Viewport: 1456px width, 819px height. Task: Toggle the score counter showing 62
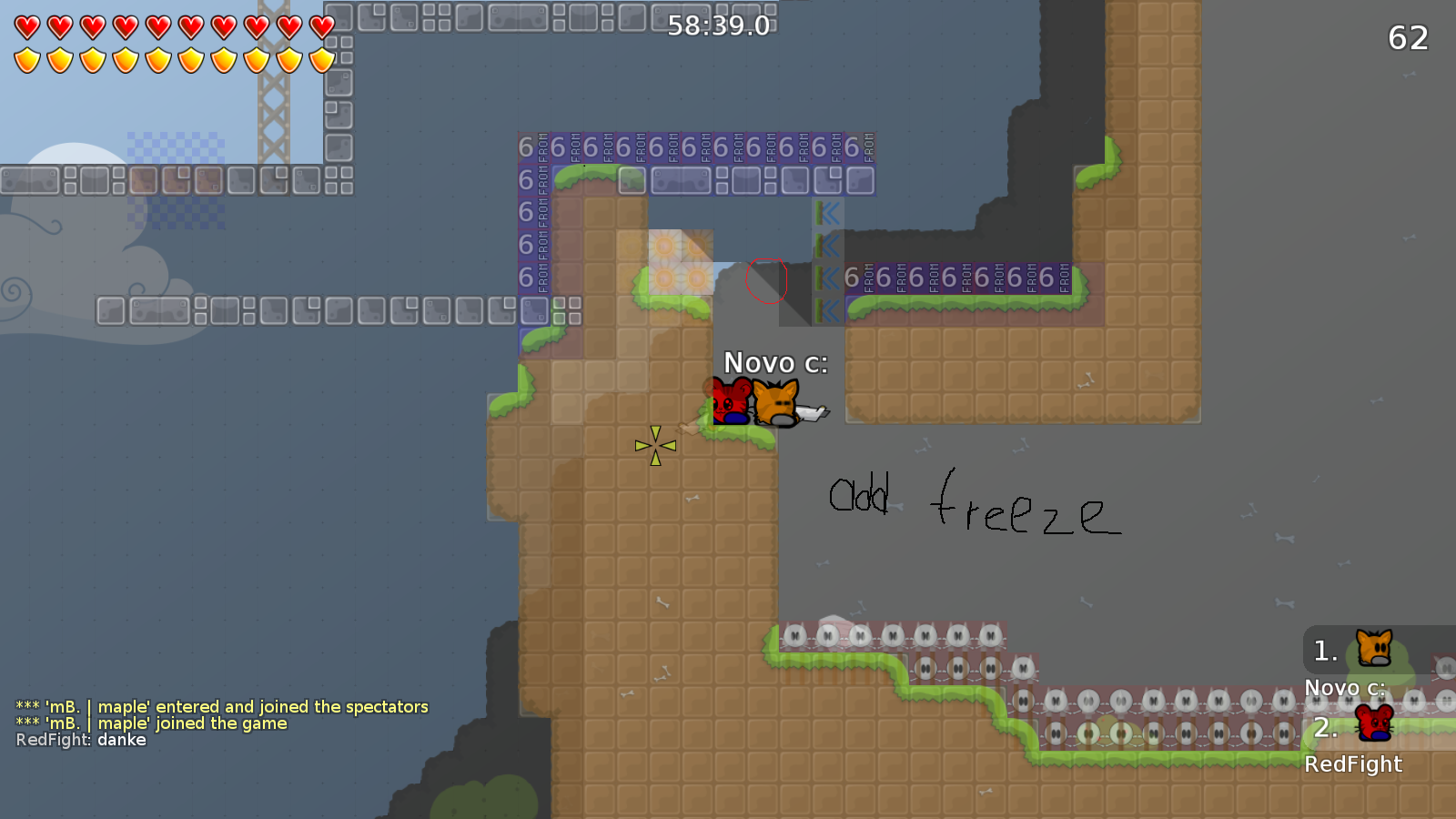coord(1407,39)
